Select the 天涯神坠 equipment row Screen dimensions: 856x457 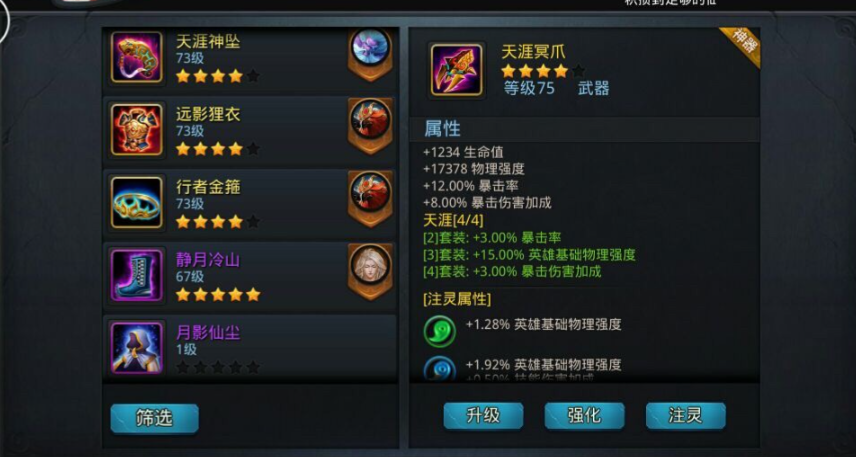click(230, 58)
